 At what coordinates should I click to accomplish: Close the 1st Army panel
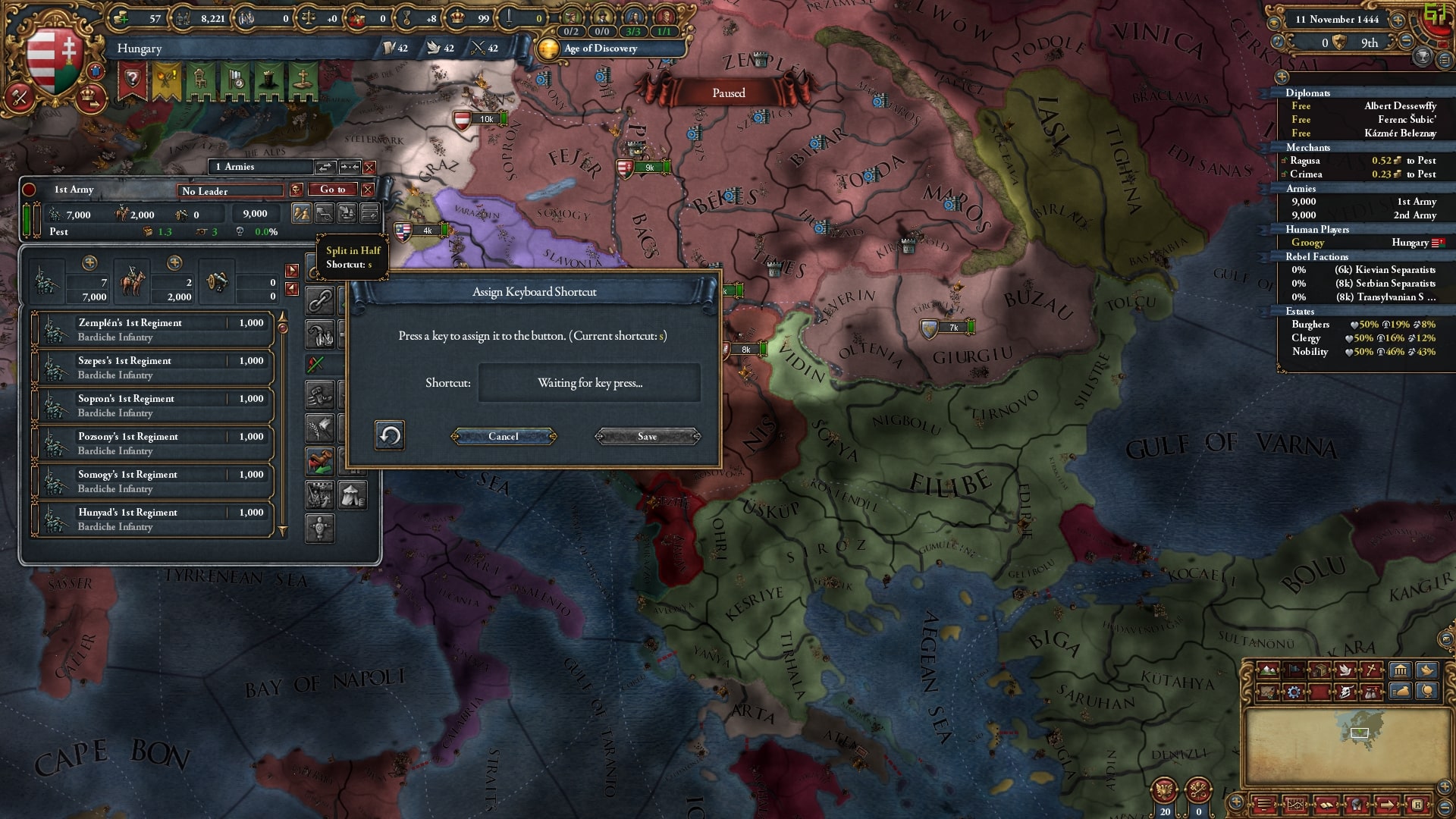(368, 190)
